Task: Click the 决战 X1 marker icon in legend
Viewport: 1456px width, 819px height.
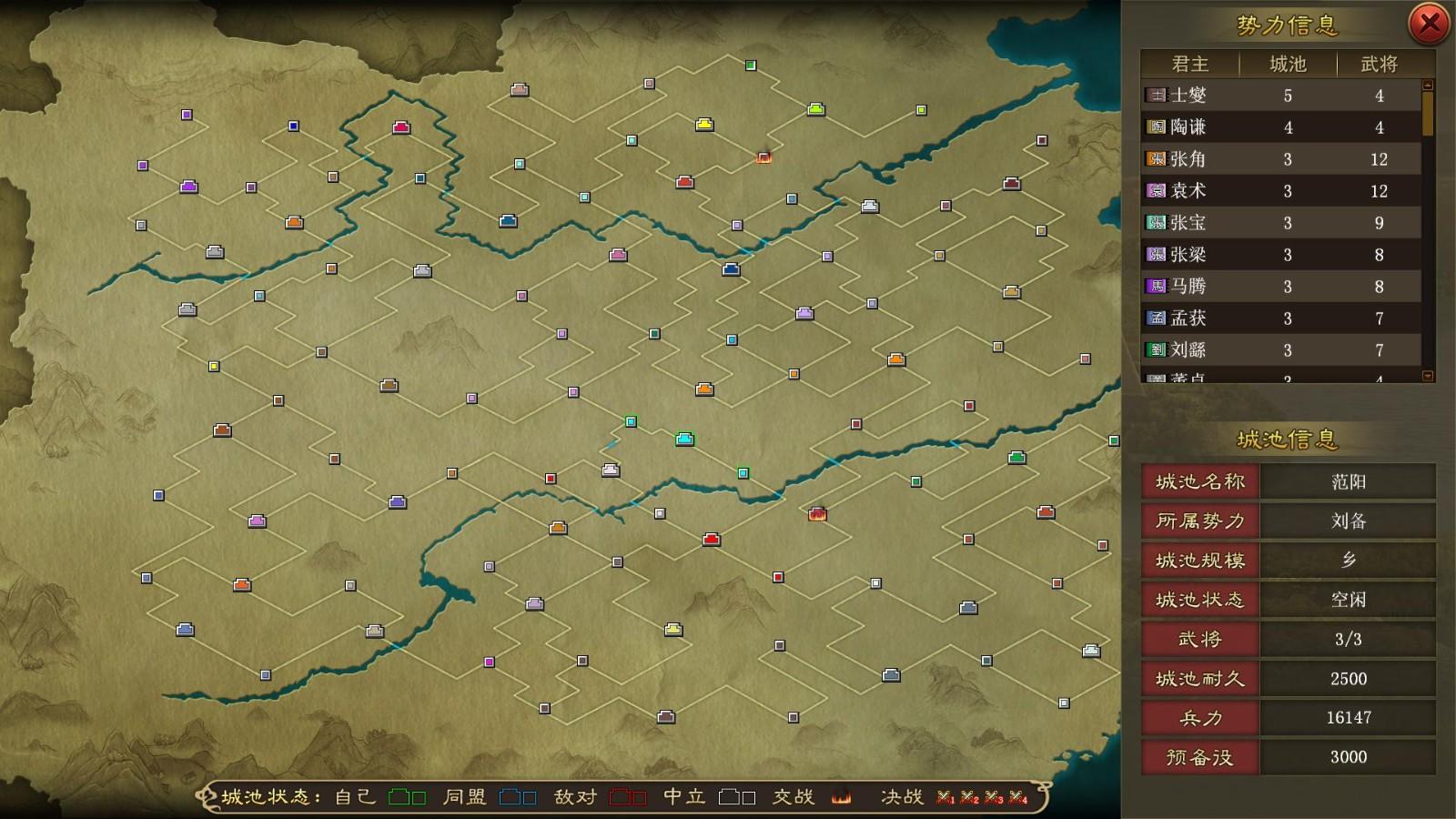Action: [946, 794]
